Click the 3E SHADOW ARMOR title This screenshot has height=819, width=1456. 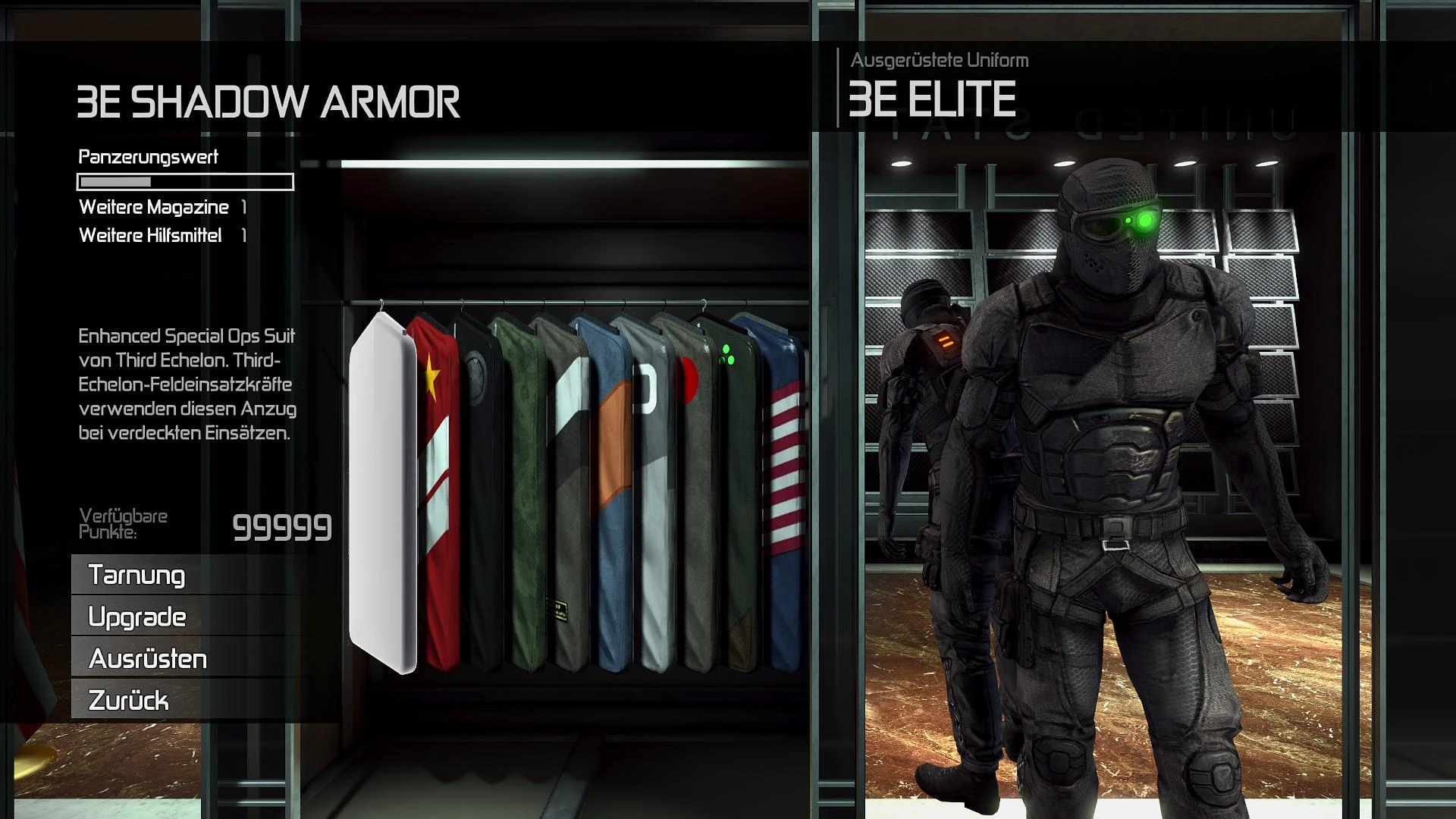coord(270,99)
